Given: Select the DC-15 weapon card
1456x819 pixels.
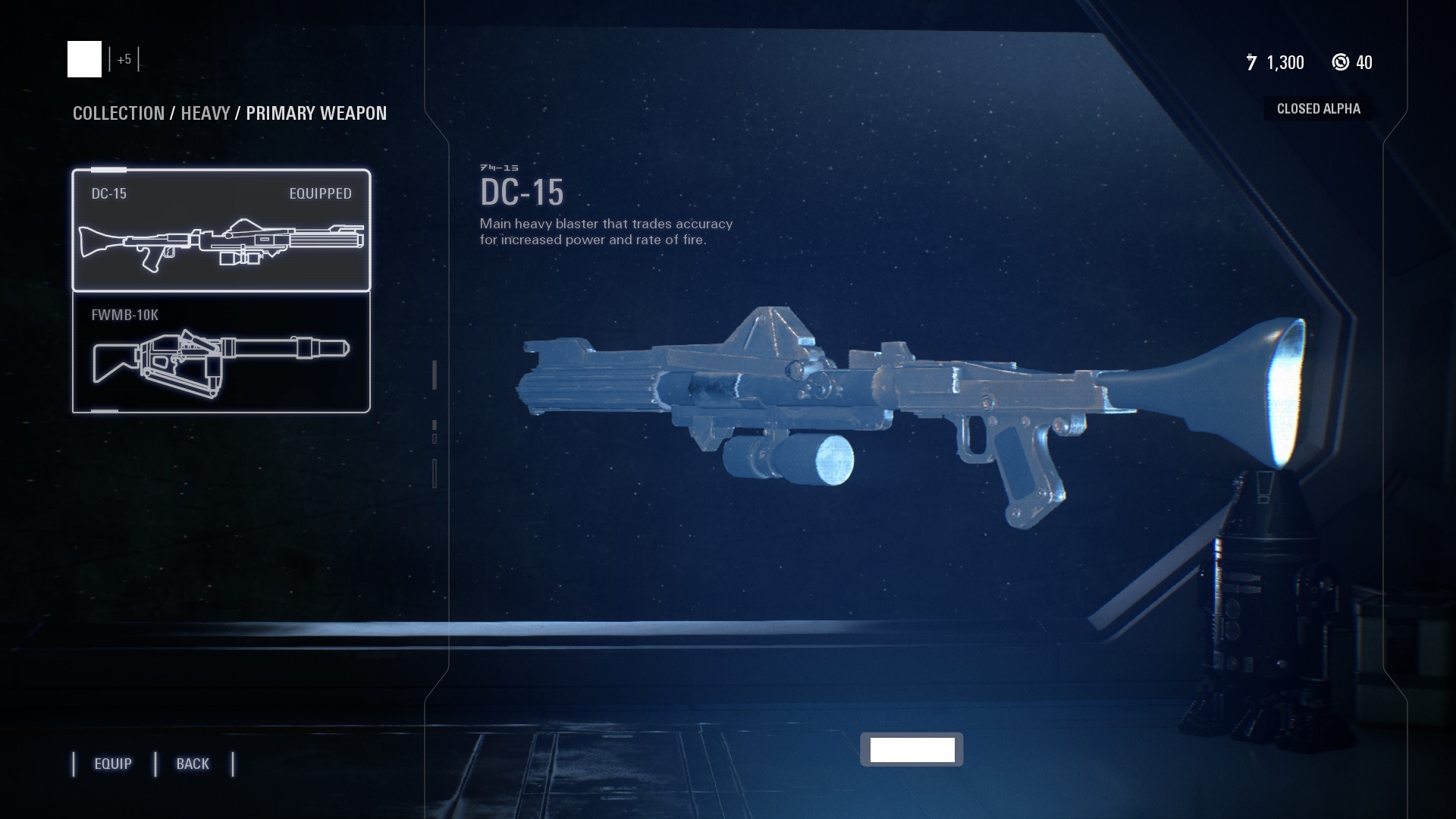Looking at the screenshot, I should point(221,231).
